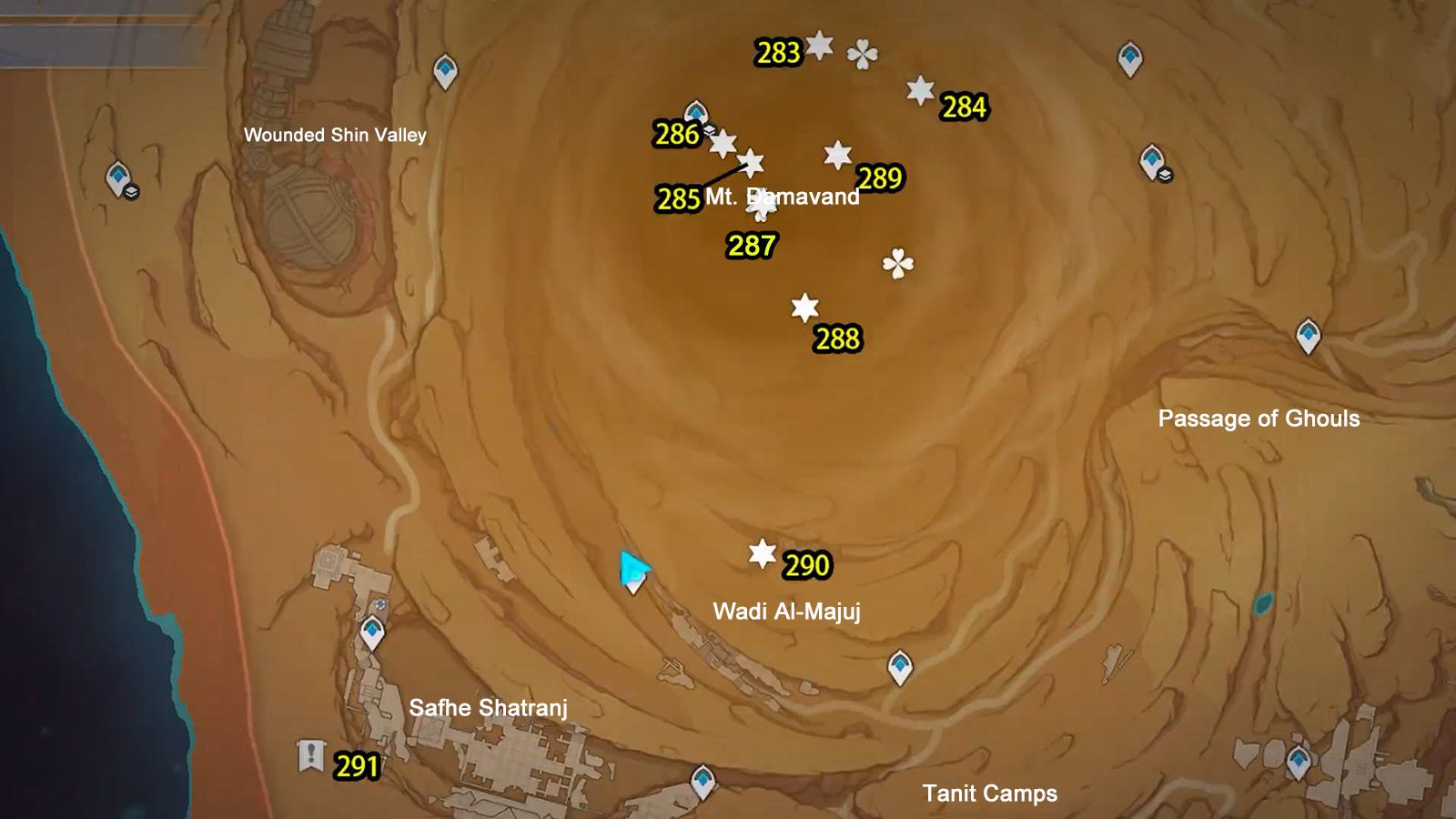1456x819 pixels.
Task: Select star marker 283 near the clover icon
Action: point(818,44)
